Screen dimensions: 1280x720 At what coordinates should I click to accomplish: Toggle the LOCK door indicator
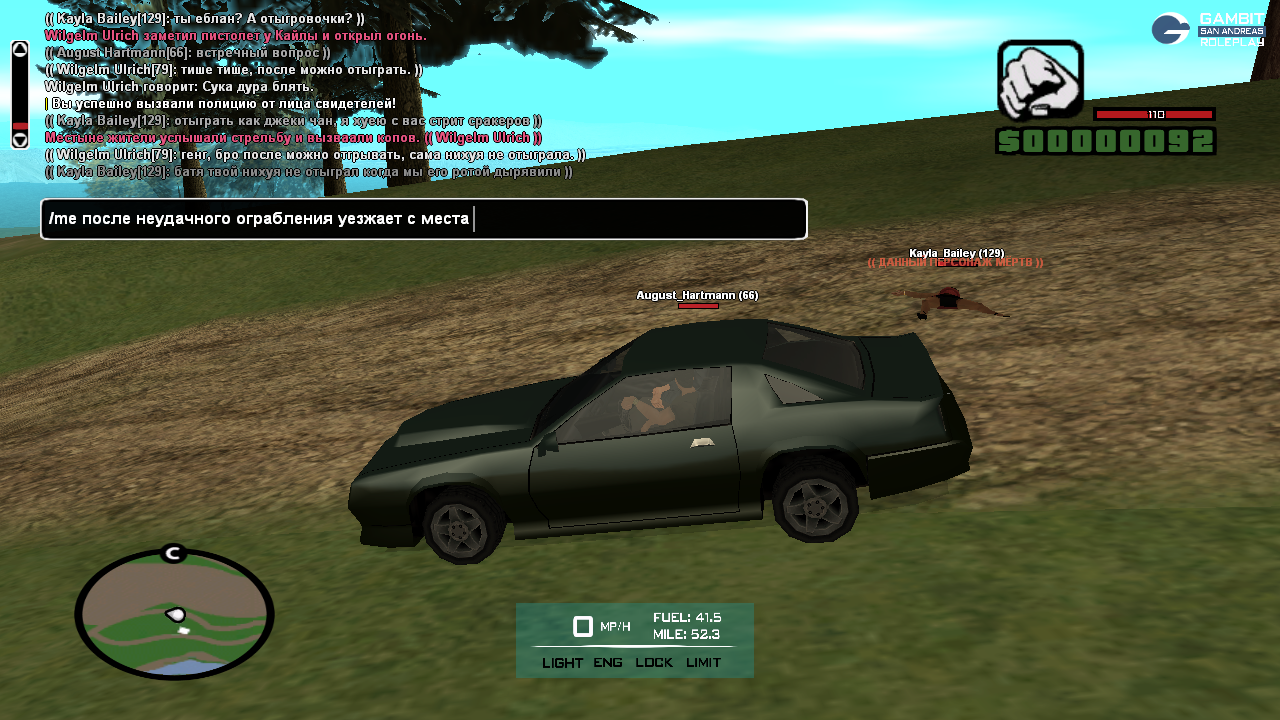[654, 663]
